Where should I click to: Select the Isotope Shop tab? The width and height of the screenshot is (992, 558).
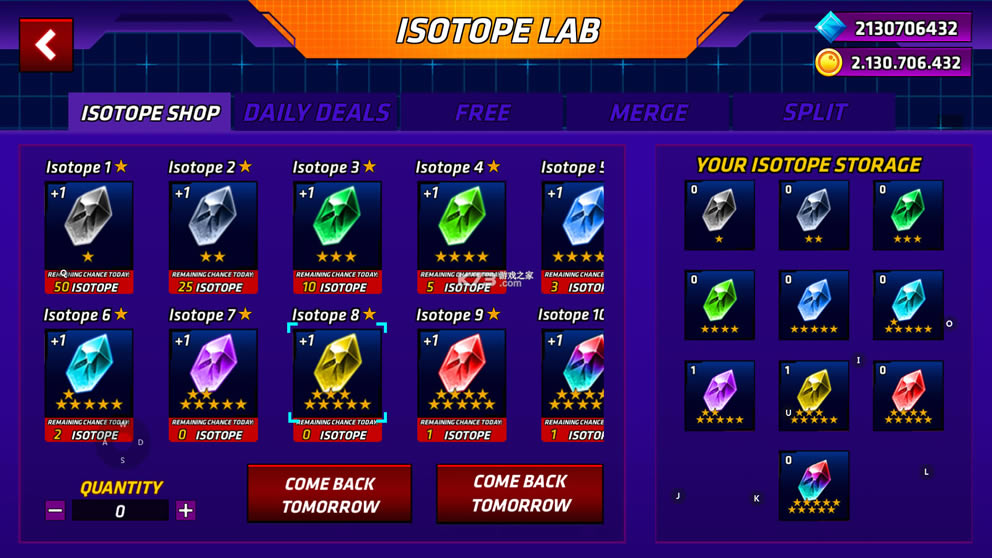coord(150,113)
